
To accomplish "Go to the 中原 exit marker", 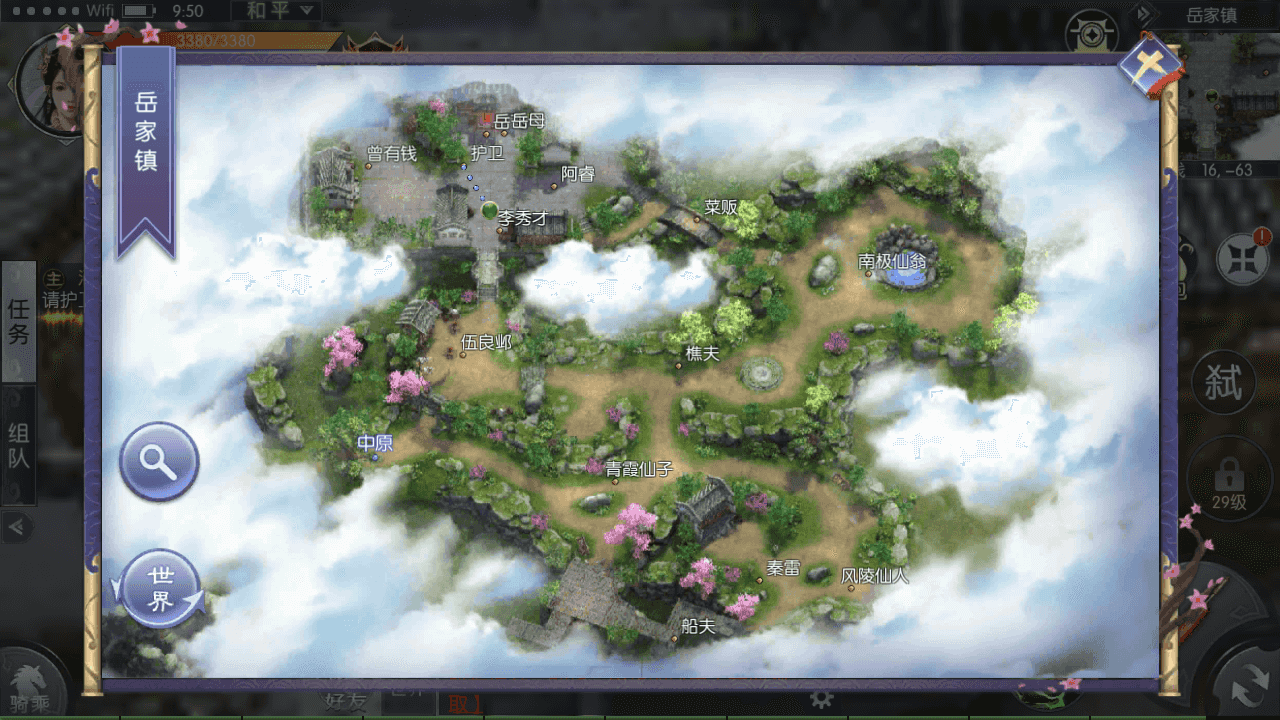I will coord(376,444).
